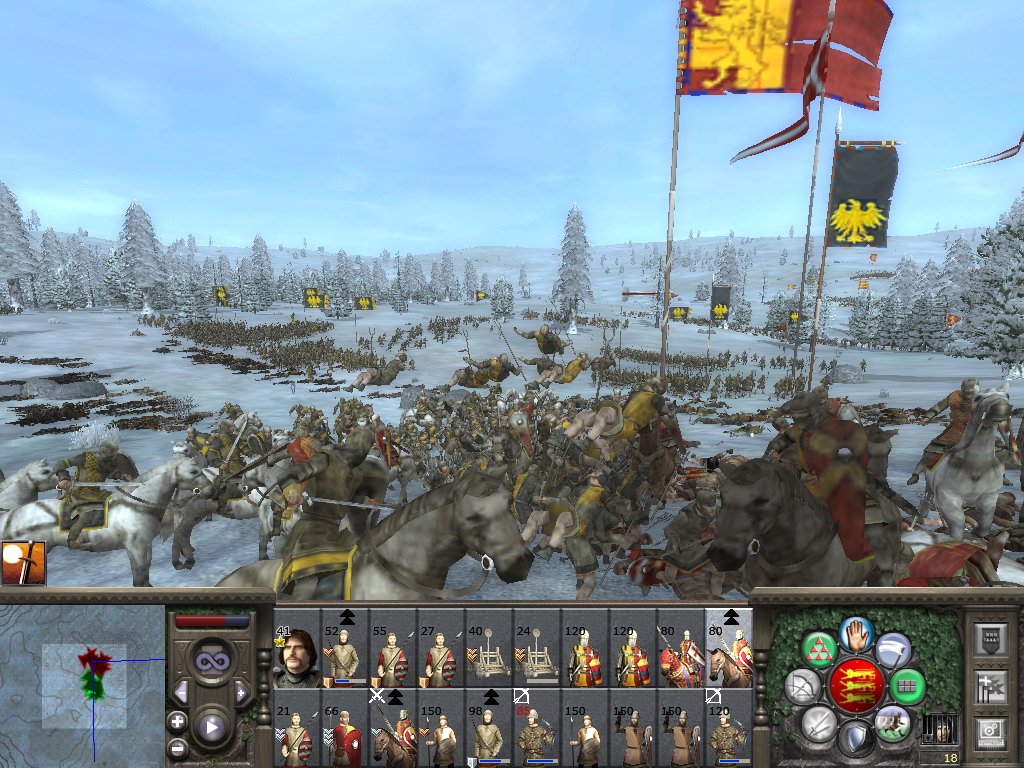Zoom out the minimap with minus button
This screenshot has width=1024, height=768.
coord(178,747)
